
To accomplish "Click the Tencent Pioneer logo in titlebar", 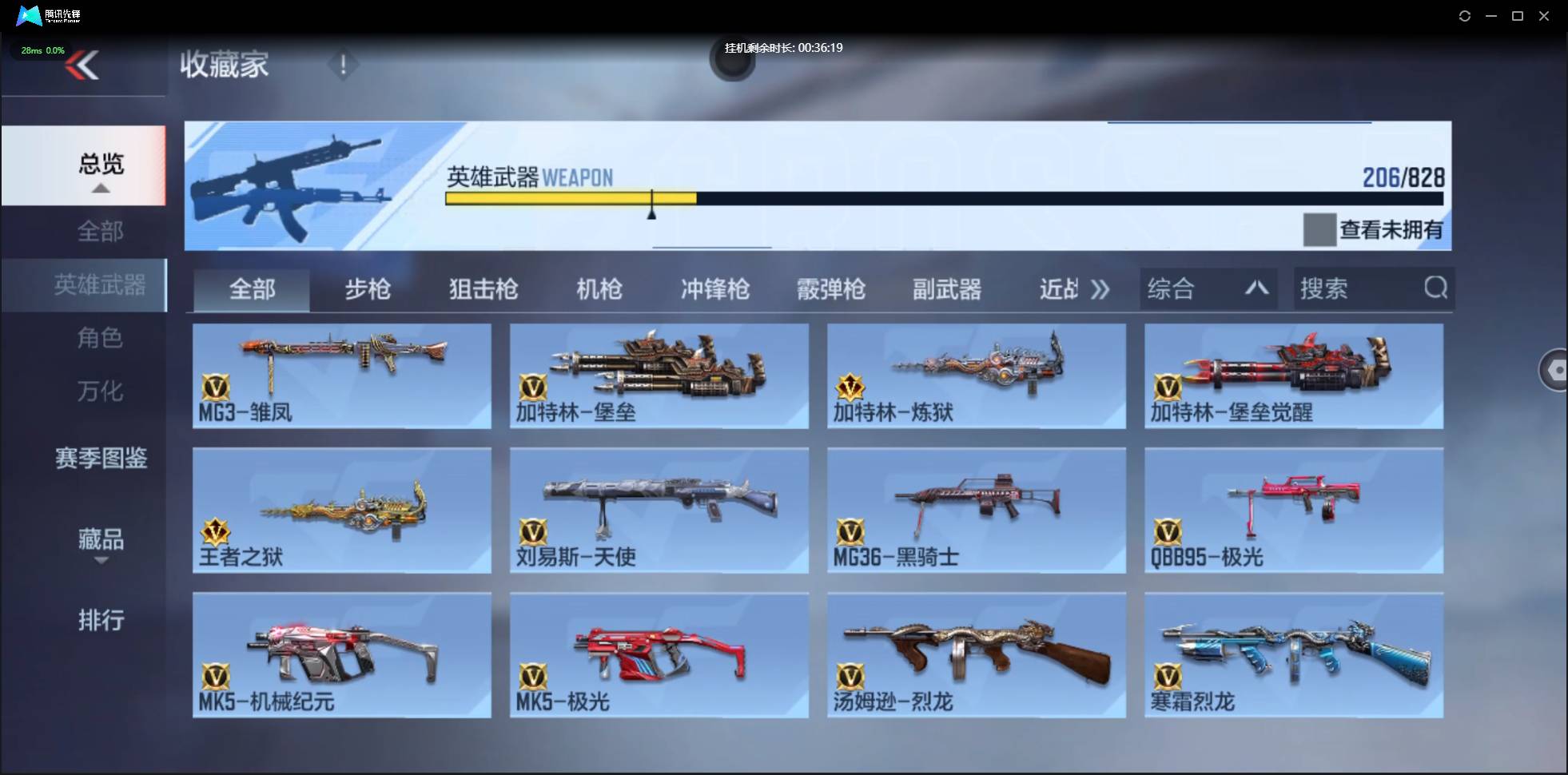I will coord(29,15).
